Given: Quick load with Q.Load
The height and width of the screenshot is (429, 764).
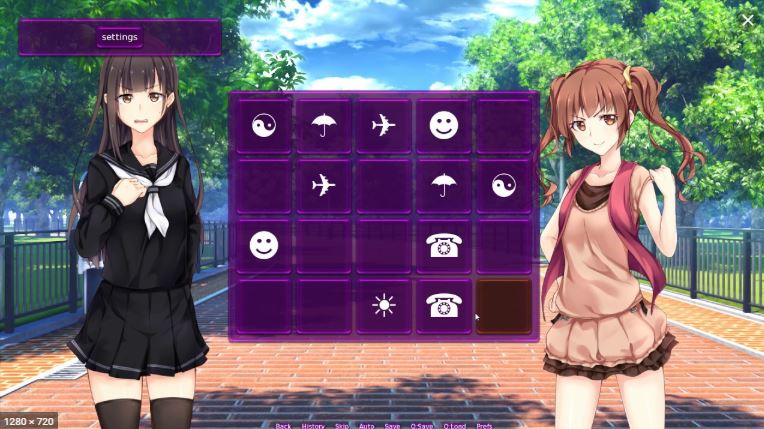Looking at the screenshot, I should 453,426.
